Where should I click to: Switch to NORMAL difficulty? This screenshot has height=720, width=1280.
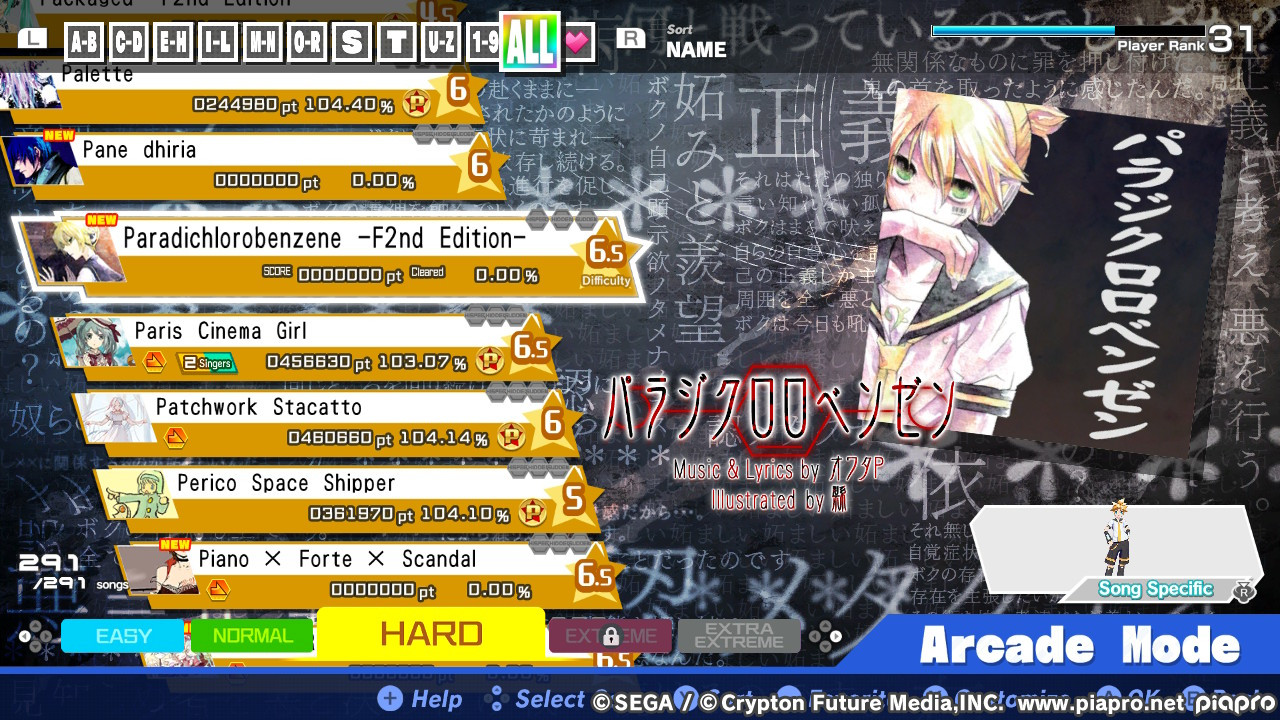point(251,635)
